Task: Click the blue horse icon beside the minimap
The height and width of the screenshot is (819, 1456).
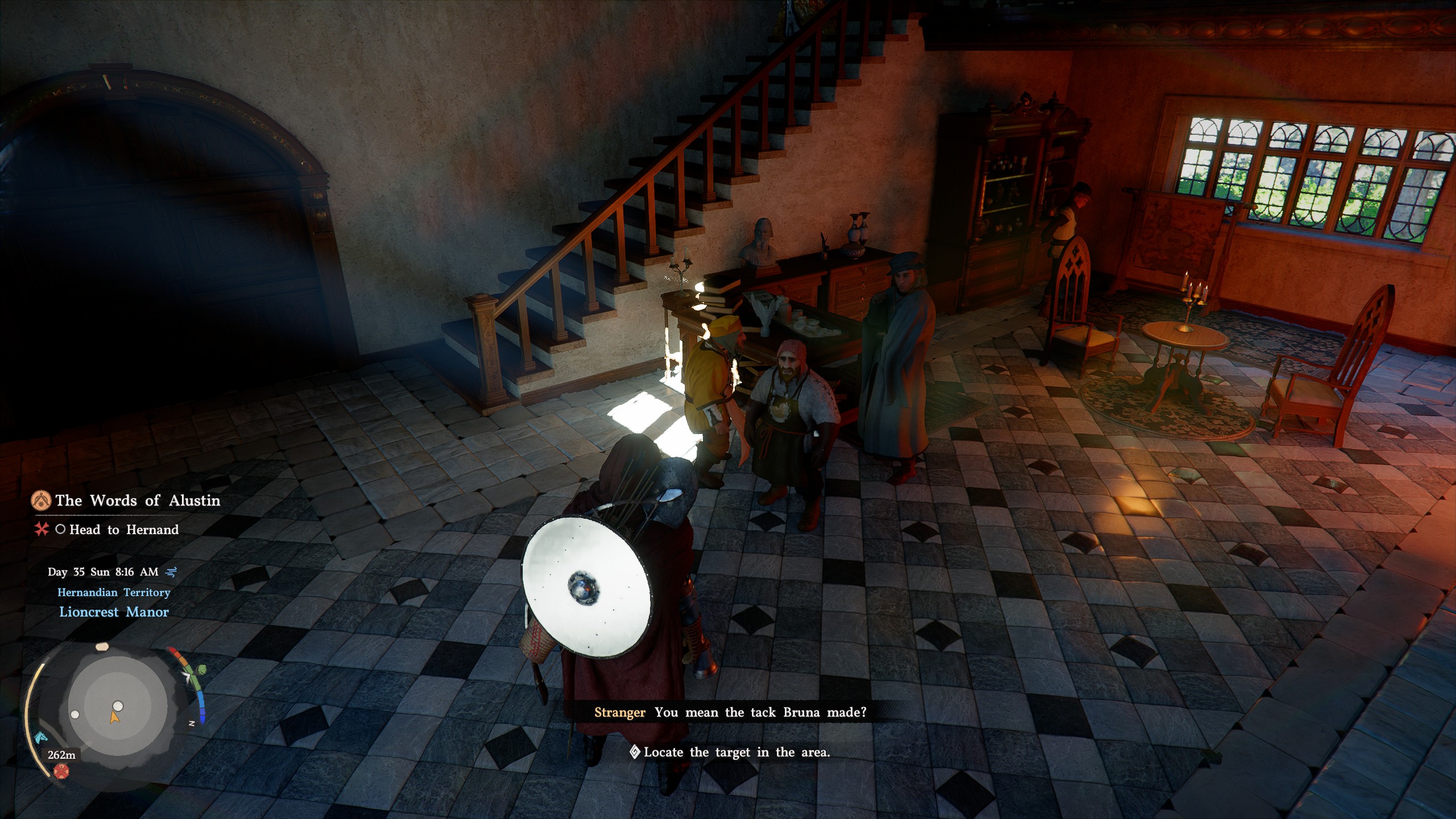Action: [40, 738]
